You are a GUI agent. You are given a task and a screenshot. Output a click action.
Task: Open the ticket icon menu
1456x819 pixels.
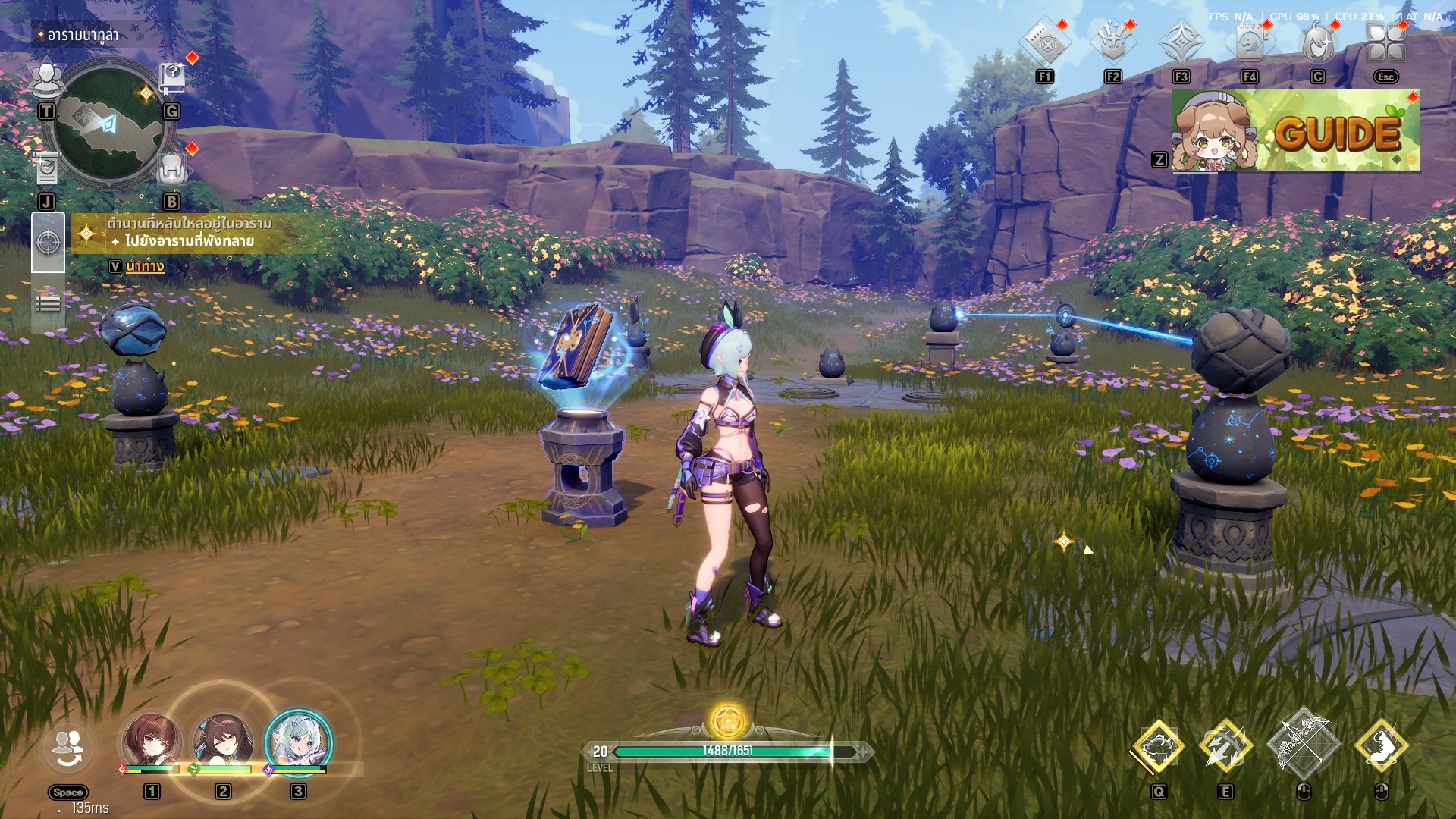[x=1044, y=42]
